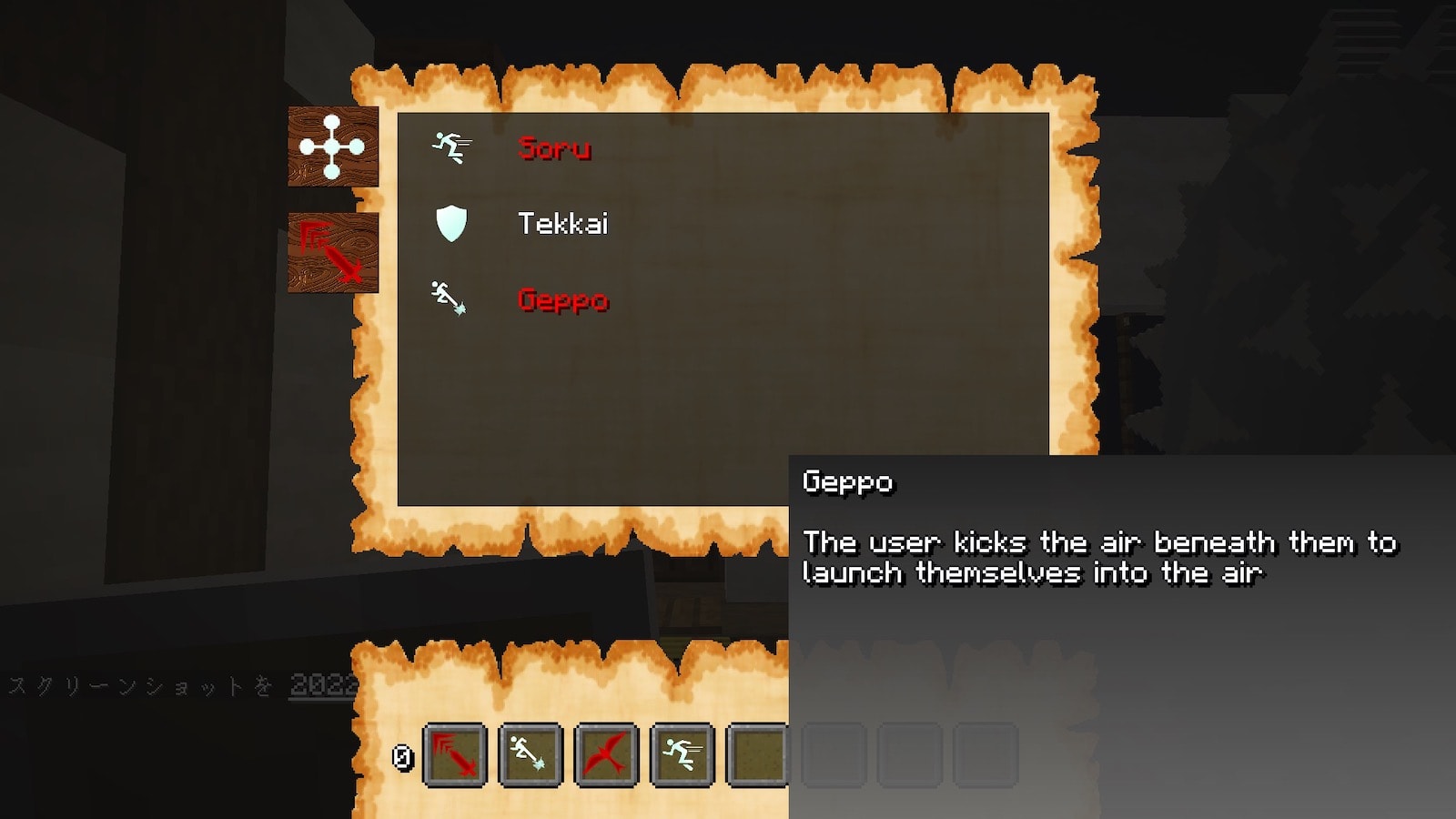The image size is (1456, 819).
Task: Open the underlined screenshot link in chat
Action: click(323, 684)
